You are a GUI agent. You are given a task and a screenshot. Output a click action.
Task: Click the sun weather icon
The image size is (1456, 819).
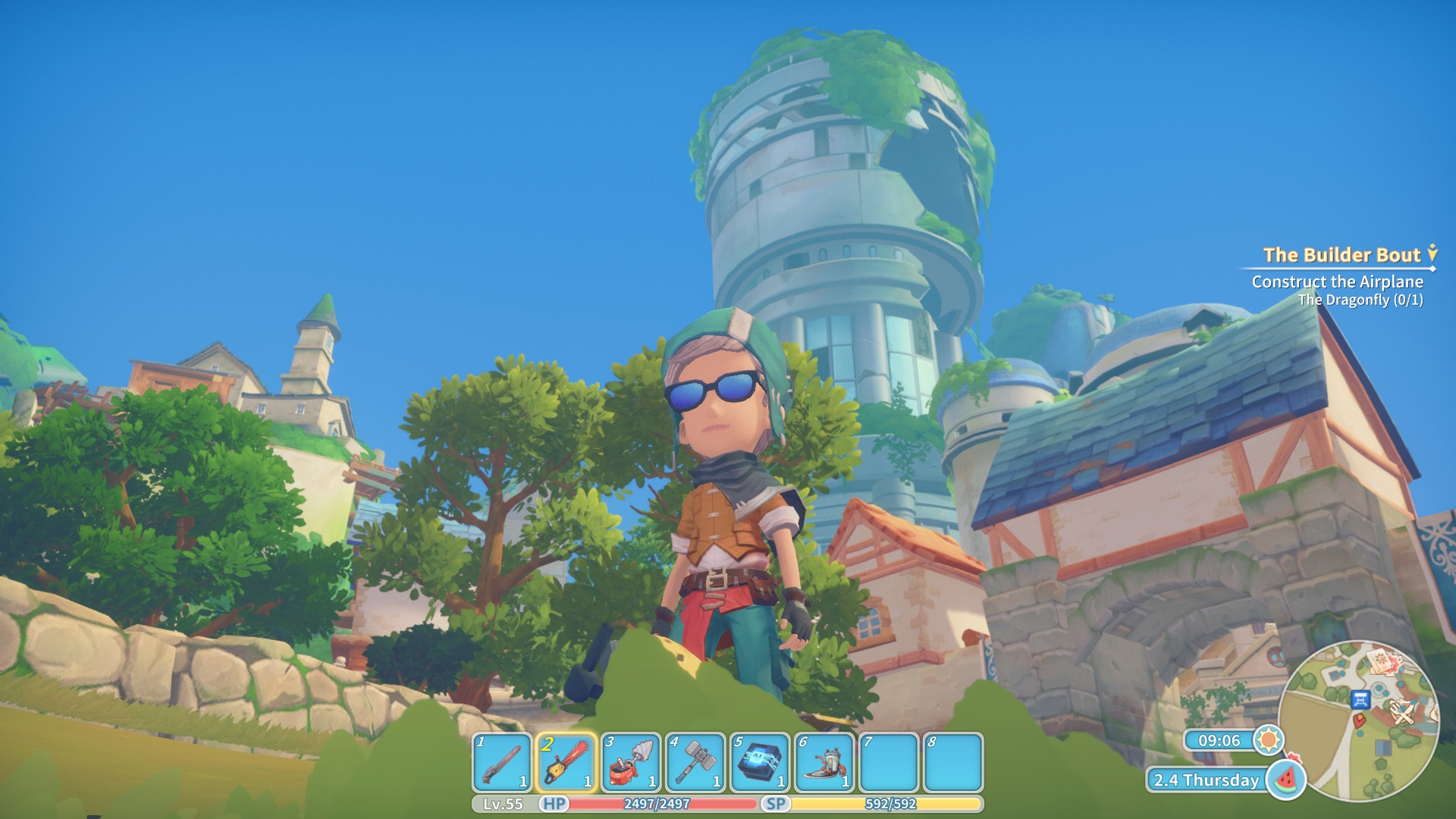(1268, 739)
